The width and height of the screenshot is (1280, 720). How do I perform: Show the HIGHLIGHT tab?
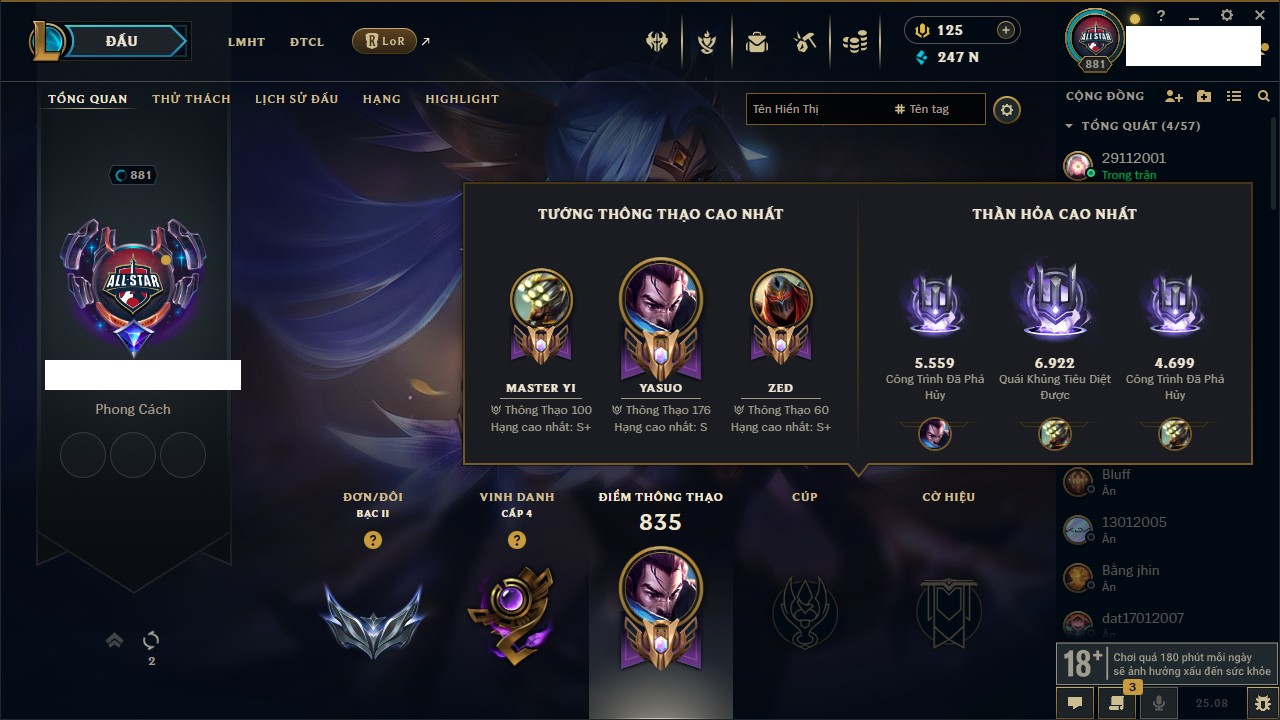click(x=462, y=99)
